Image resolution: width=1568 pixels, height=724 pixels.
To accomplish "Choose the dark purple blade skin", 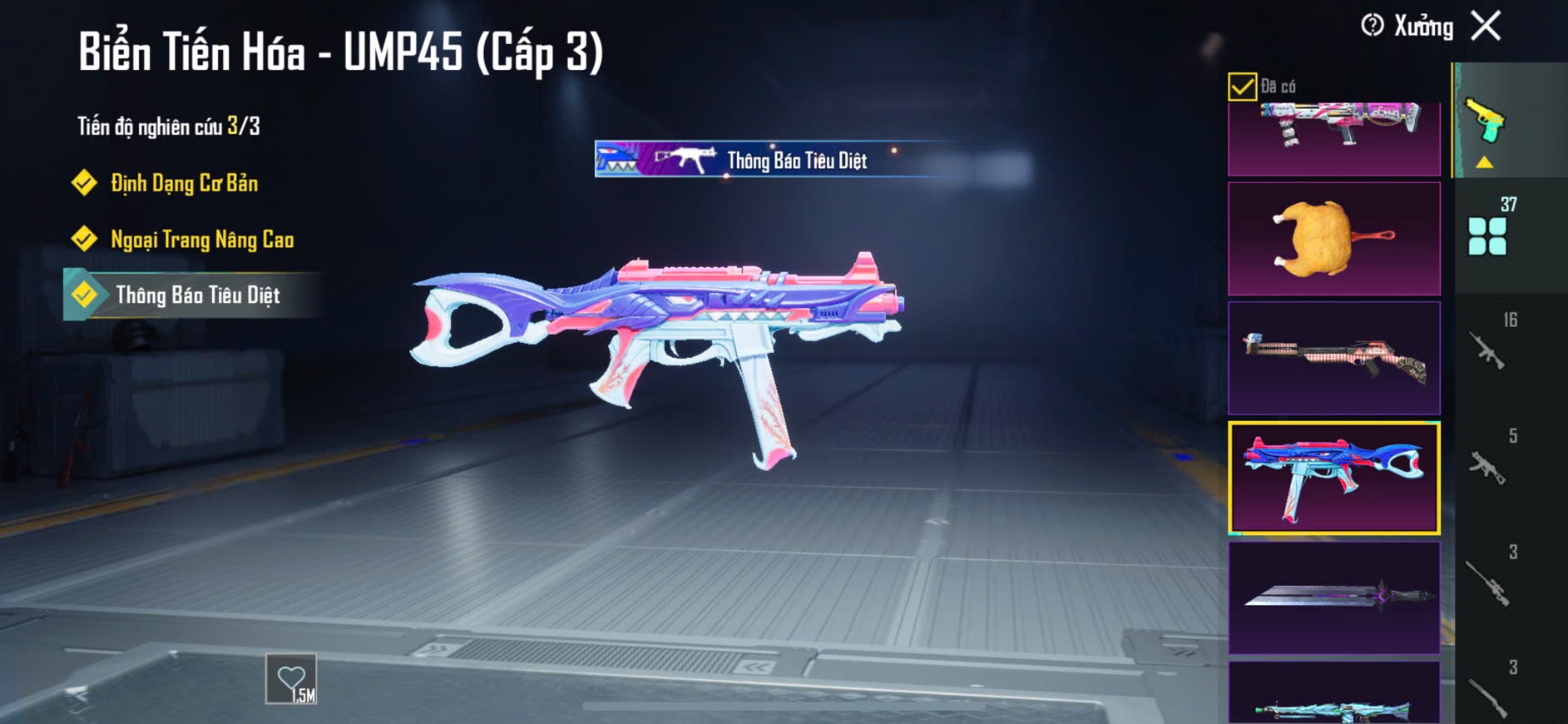I will point(1333,597).
